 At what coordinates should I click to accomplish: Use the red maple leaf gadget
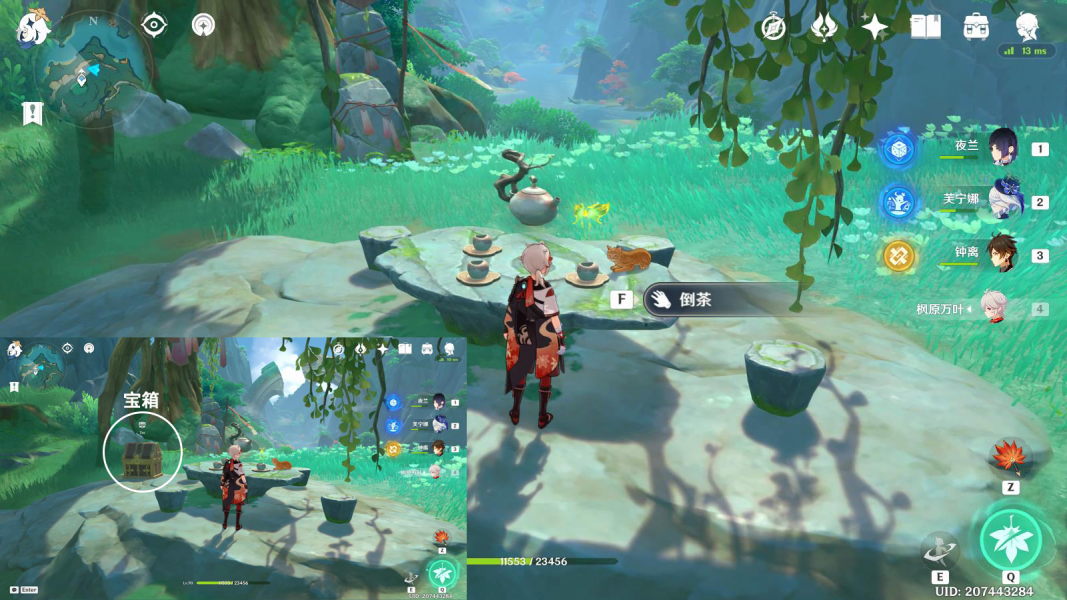click(1009, 457)
